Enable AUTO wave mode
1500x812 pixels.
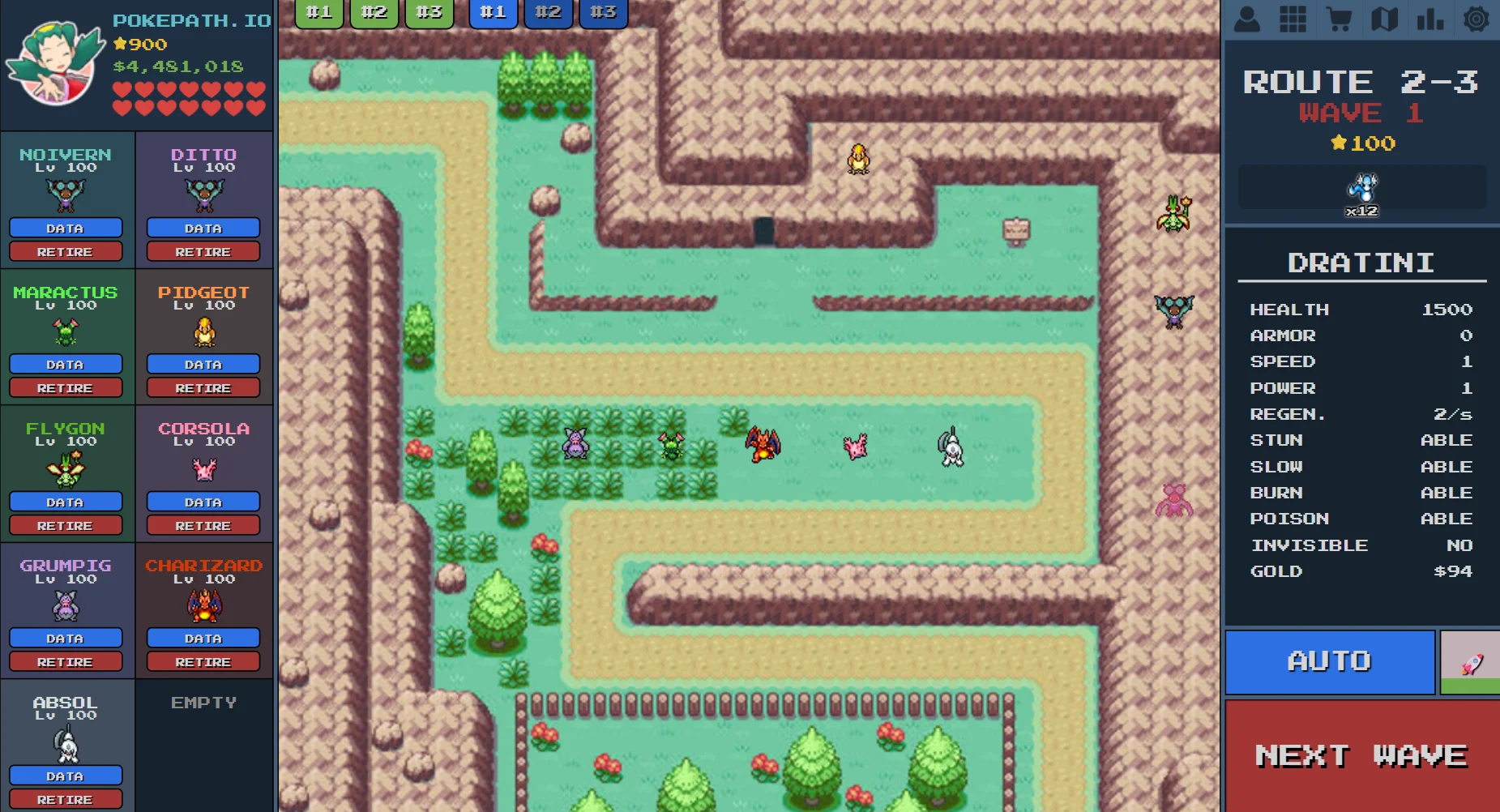click(x=1329, y=661)
